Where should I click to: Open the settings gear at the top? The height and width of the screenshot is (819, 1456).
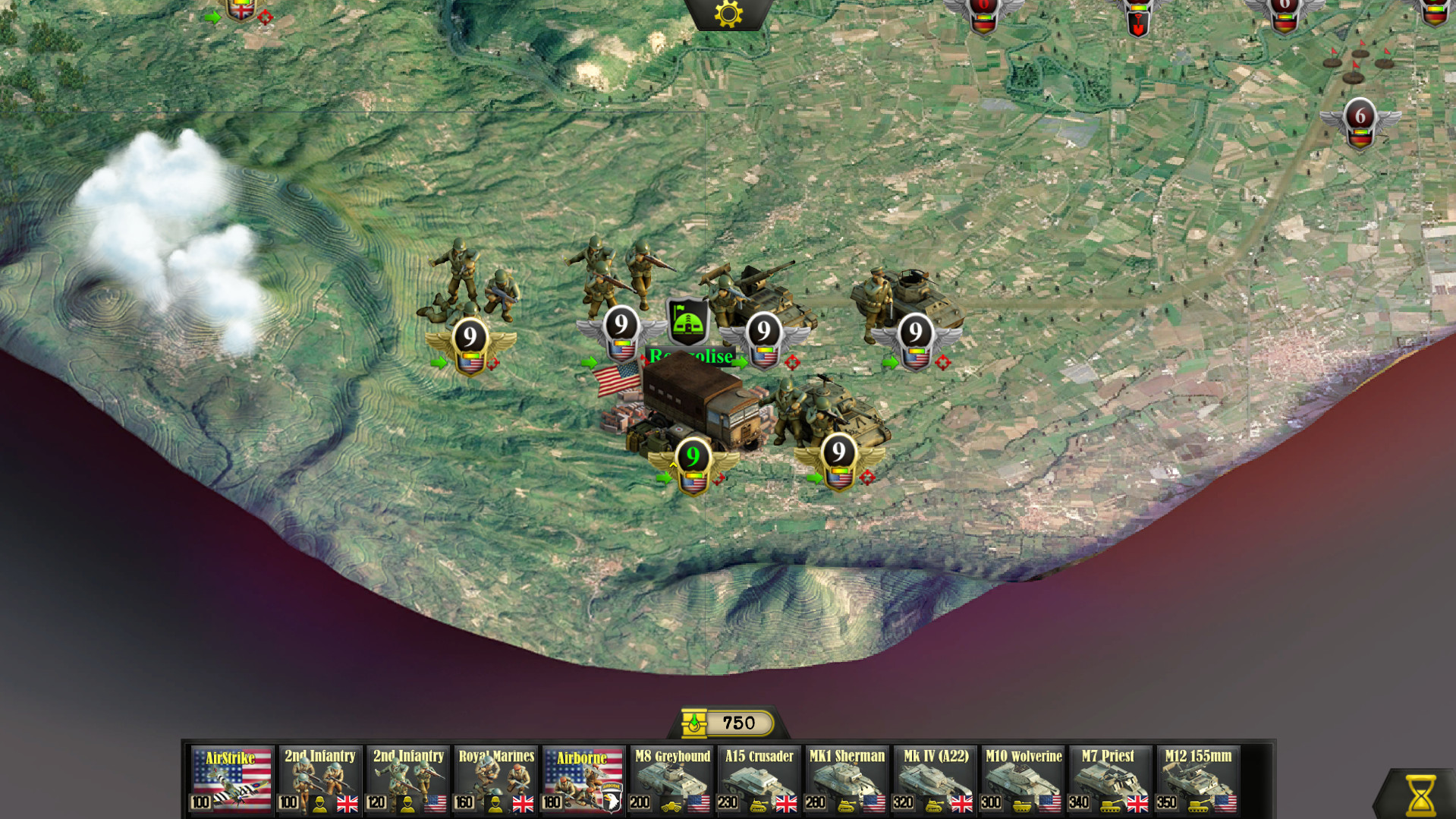click(728, 13)
